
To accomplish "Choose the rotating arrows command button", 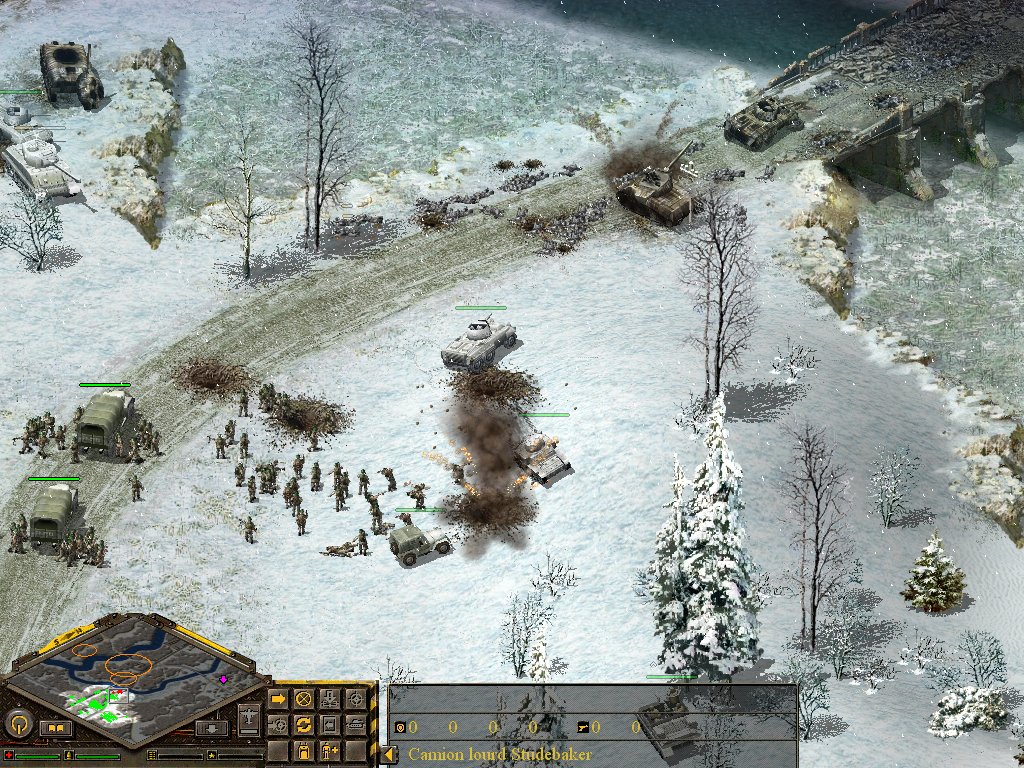I will [x=303, y=724].
